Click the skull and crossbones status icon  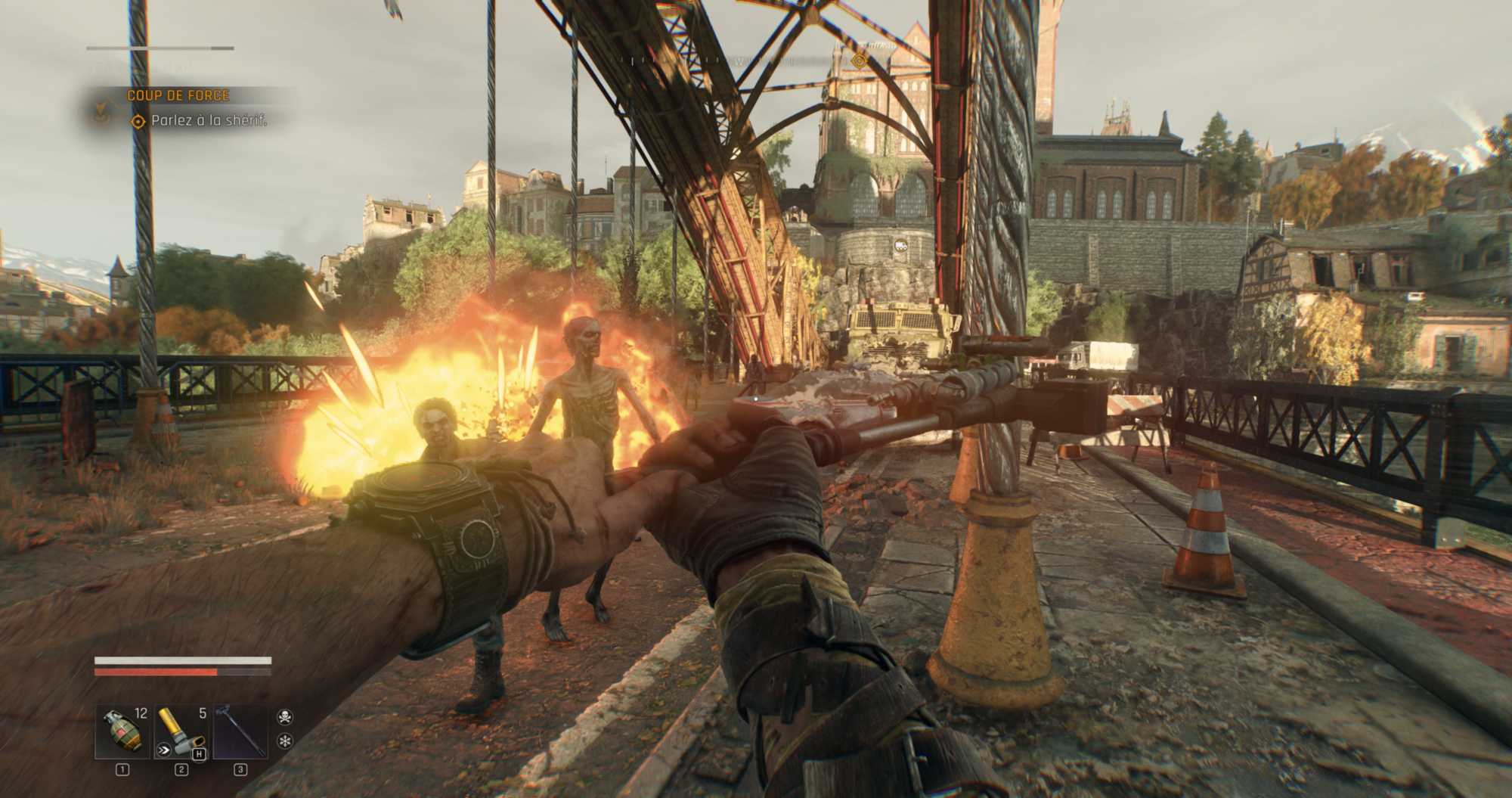[x=285, y=716]
